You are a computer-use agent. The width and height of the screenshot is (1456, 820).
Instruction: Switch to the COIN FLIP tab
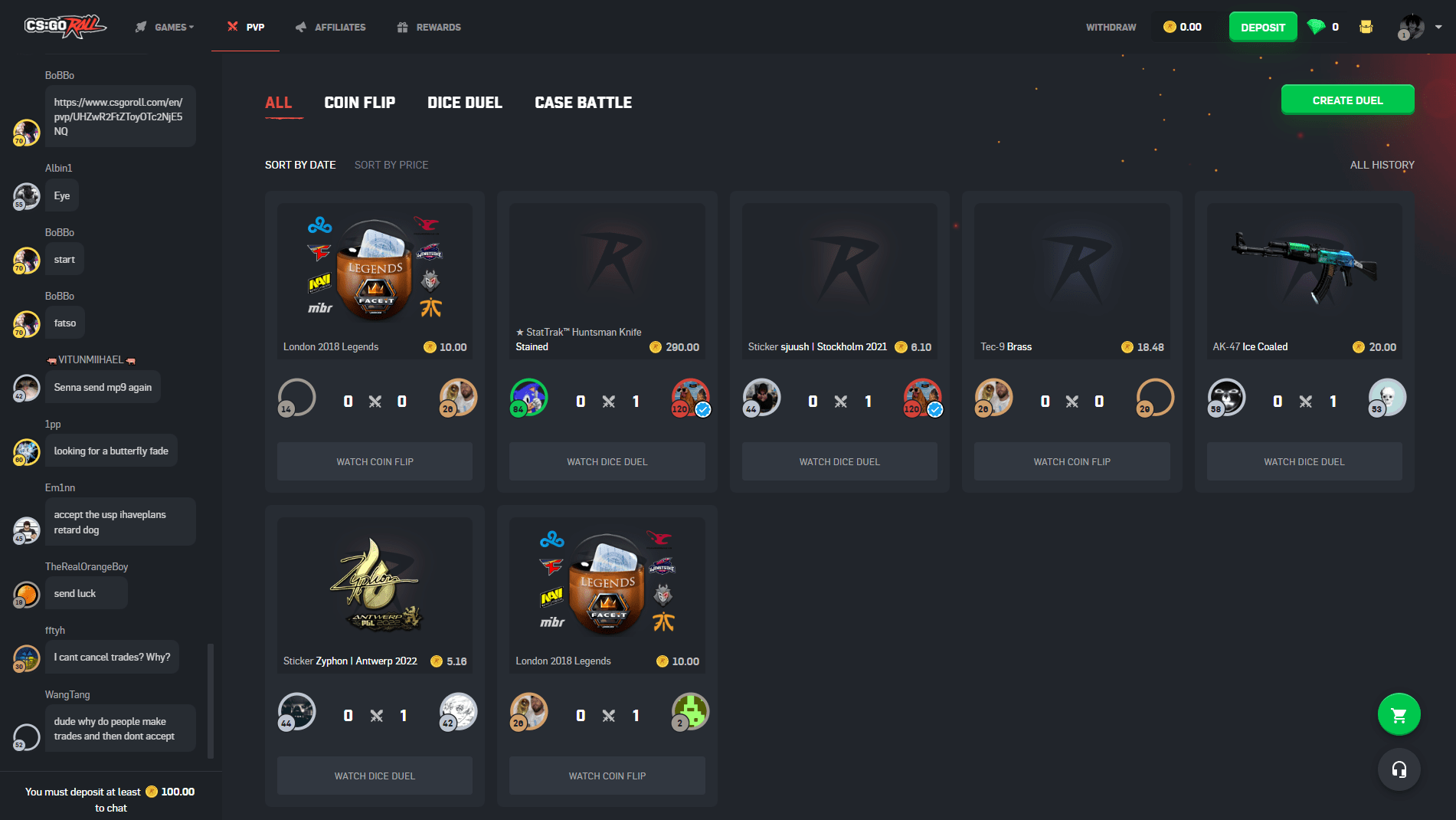[360, 102]
